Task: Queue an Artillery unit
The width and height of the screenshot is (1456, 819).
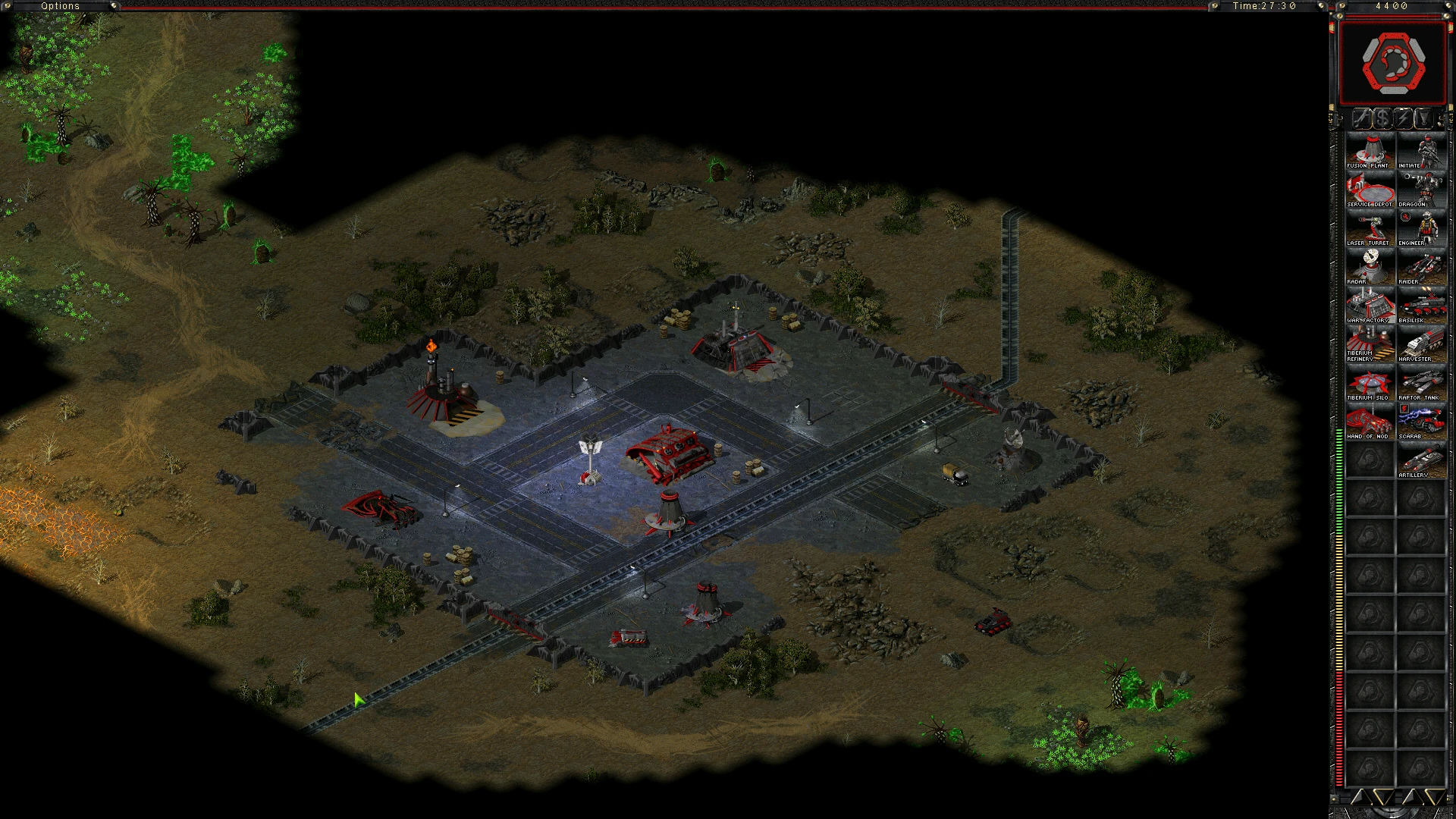Action: (1421, 460)
